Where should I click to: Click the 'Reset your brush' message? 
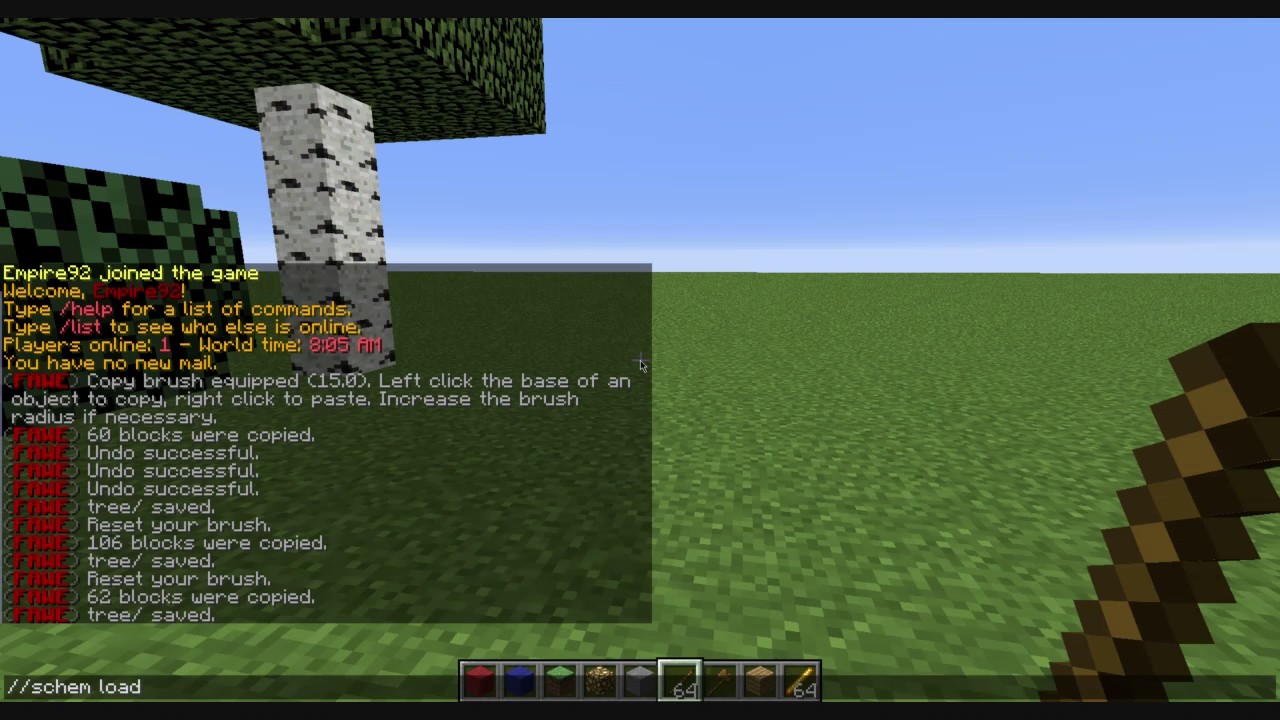click(178, 525)
